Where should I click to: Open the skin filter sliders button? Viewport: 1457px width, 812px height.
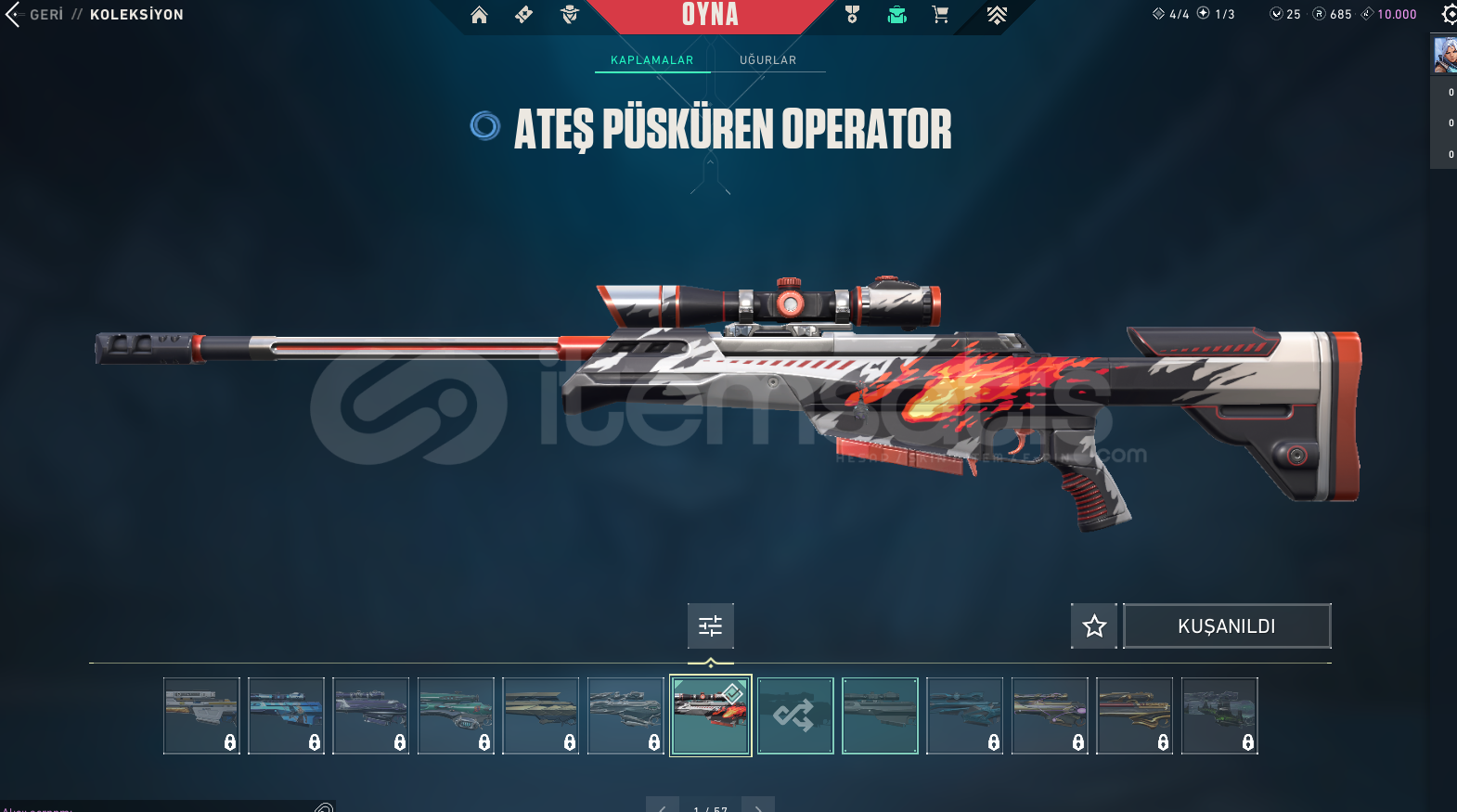[x=710, y=626]
